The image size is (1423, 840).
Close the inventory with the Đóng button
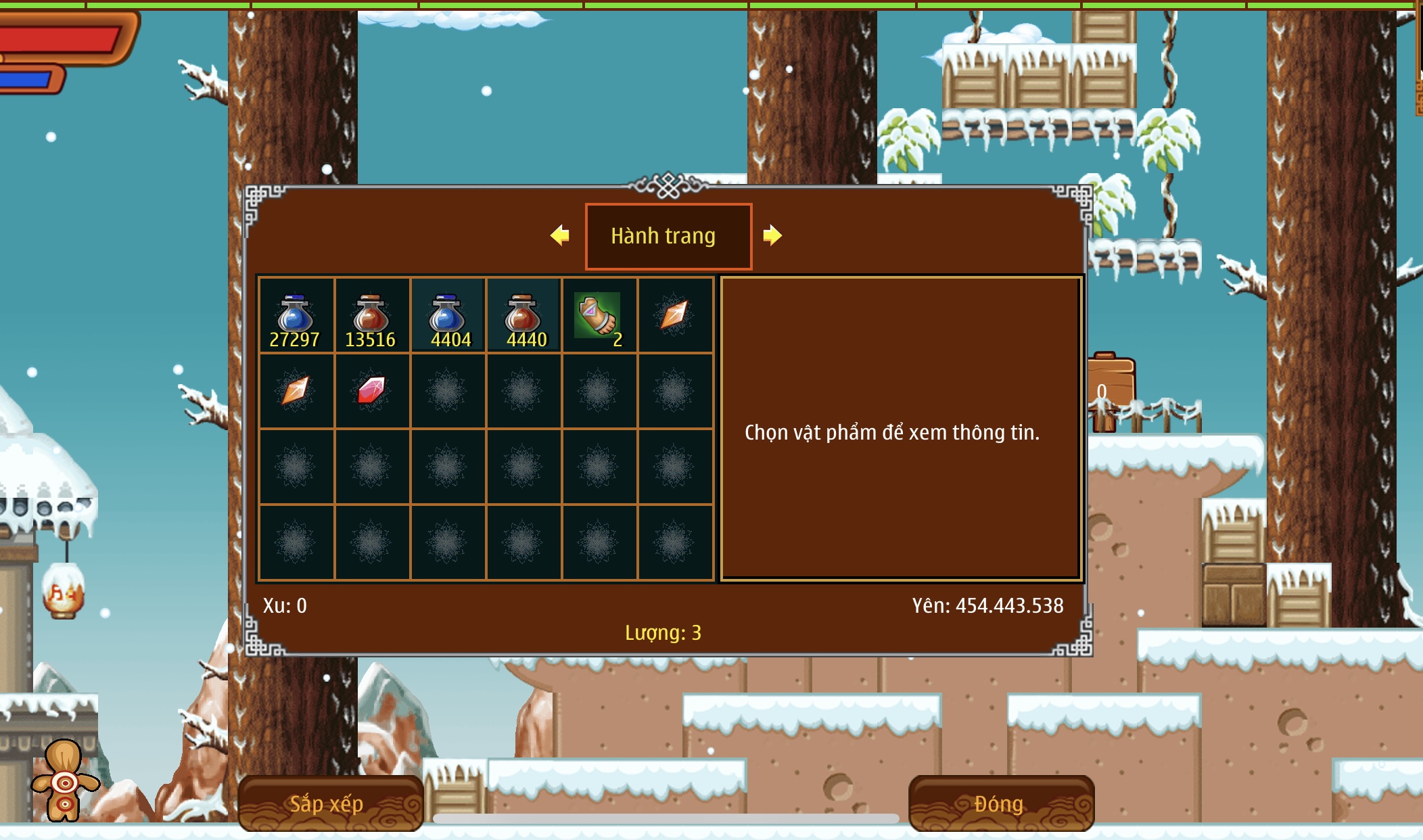[1000, 803]
